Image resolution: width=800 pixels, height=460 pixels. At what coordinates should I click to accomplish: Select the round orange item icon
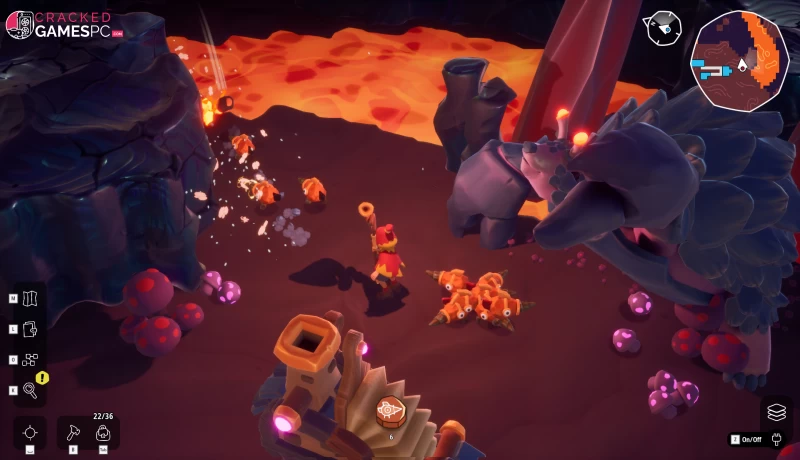point(390,410)
